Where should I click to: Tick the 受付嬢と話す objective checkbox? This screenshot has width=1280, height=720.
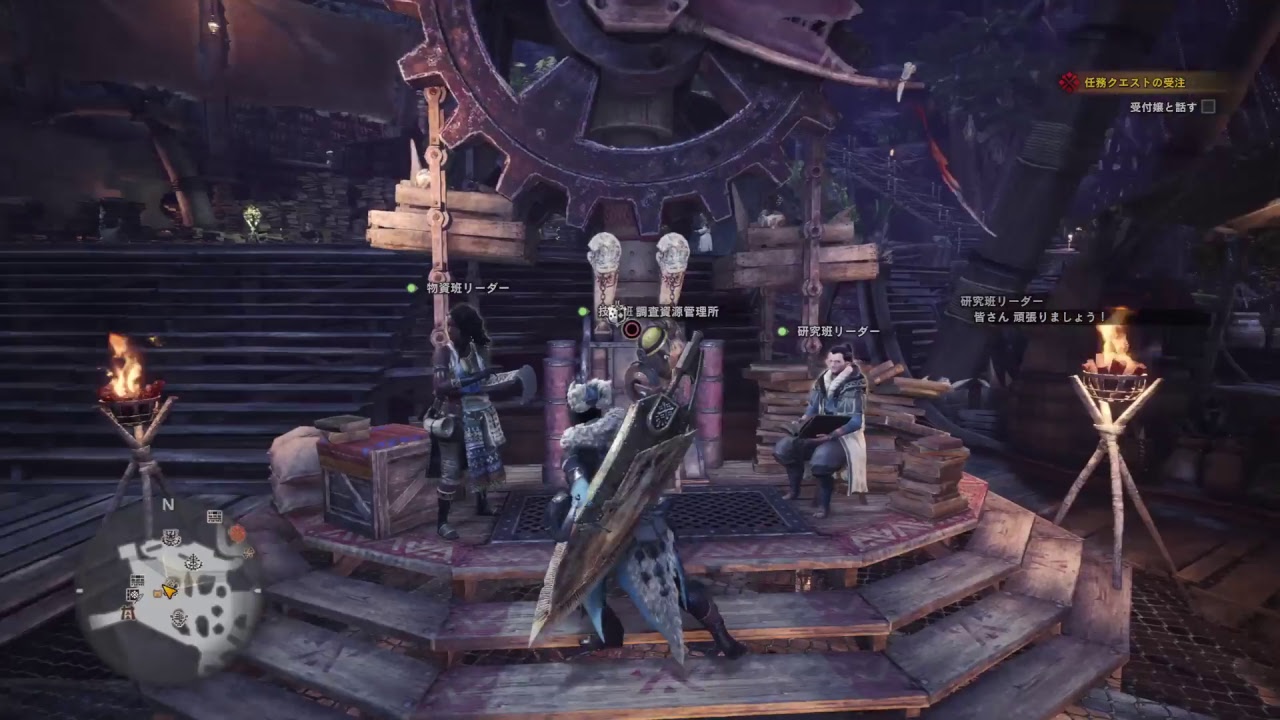[x=1208, y=107]
